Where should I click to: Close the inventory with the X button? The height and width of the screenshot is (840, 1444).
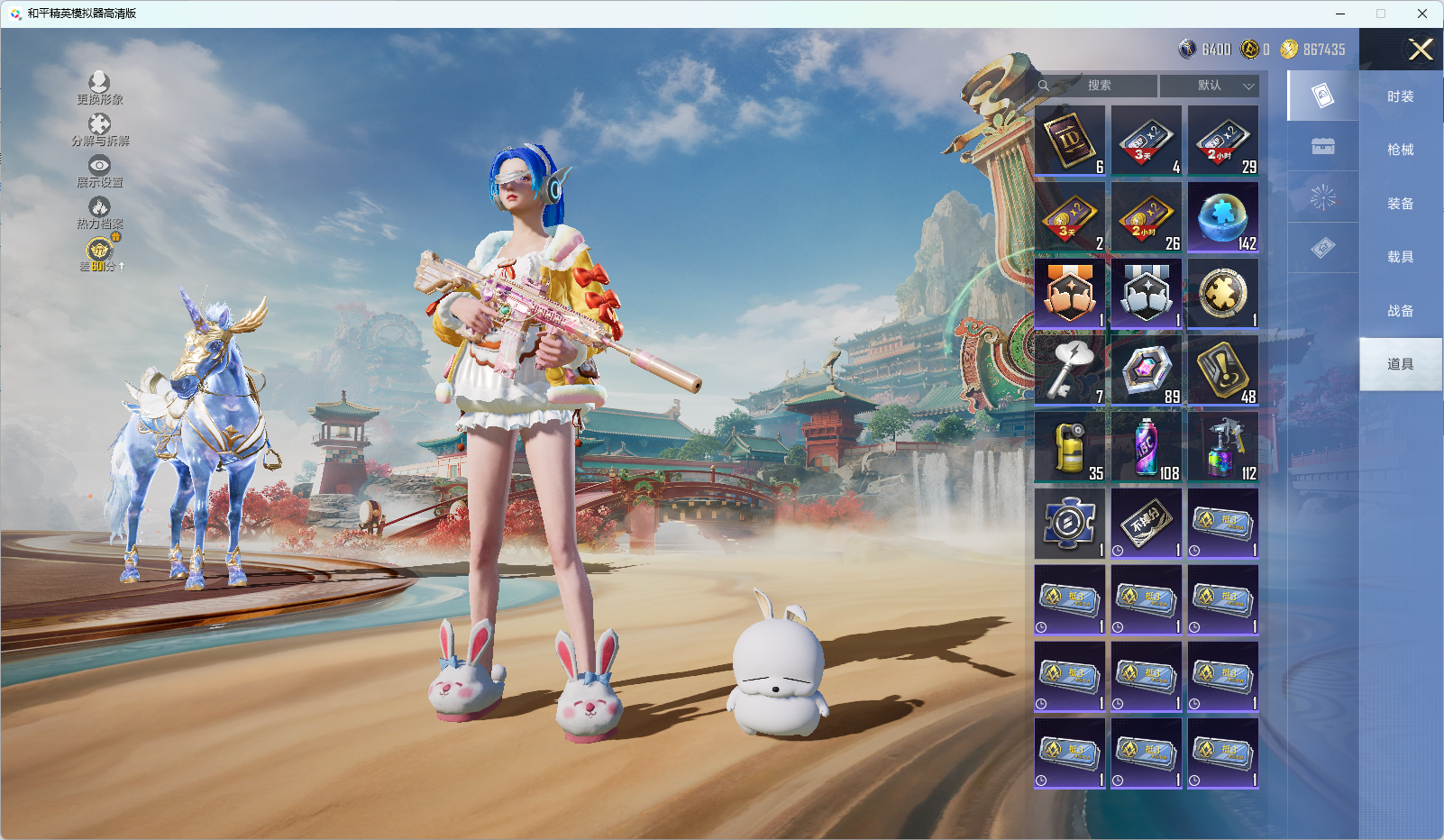point(1421,50)
